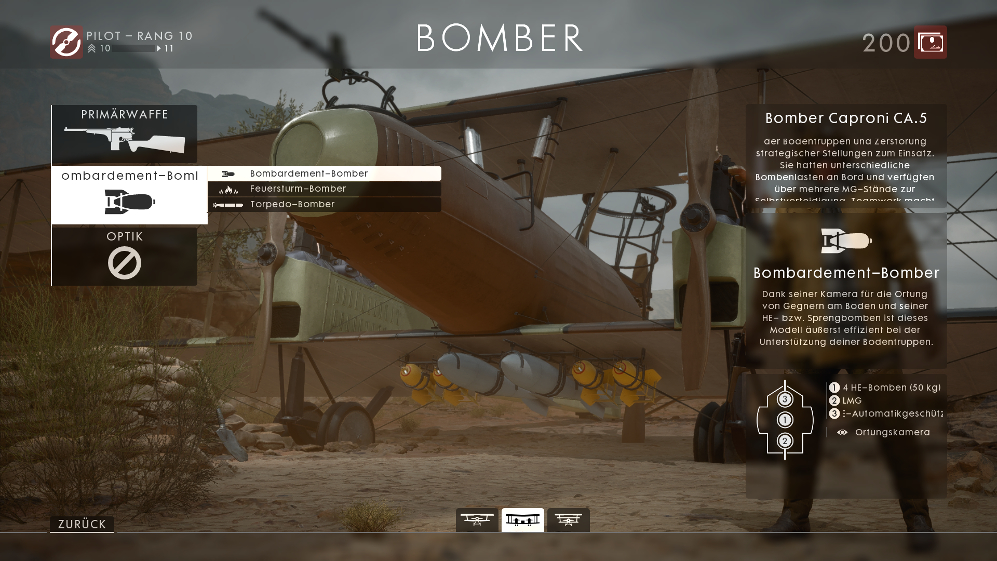Pick the Torpedo-Bomber package
997x561 pixels.
(x=324, y=204)
